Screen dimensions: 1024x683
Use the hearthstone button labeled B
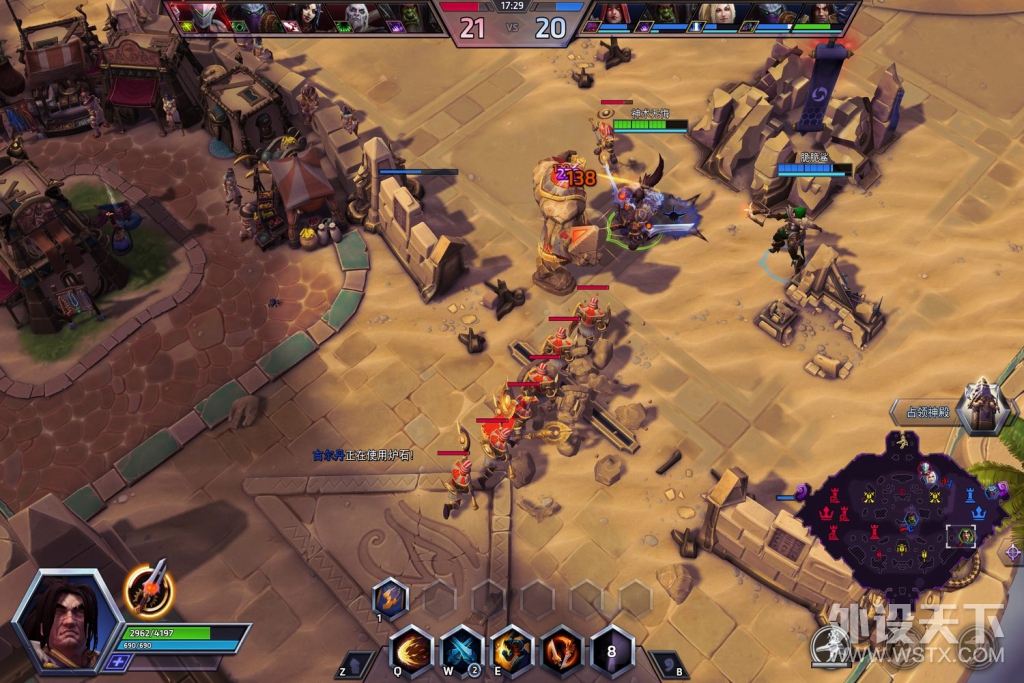[666, 666]
